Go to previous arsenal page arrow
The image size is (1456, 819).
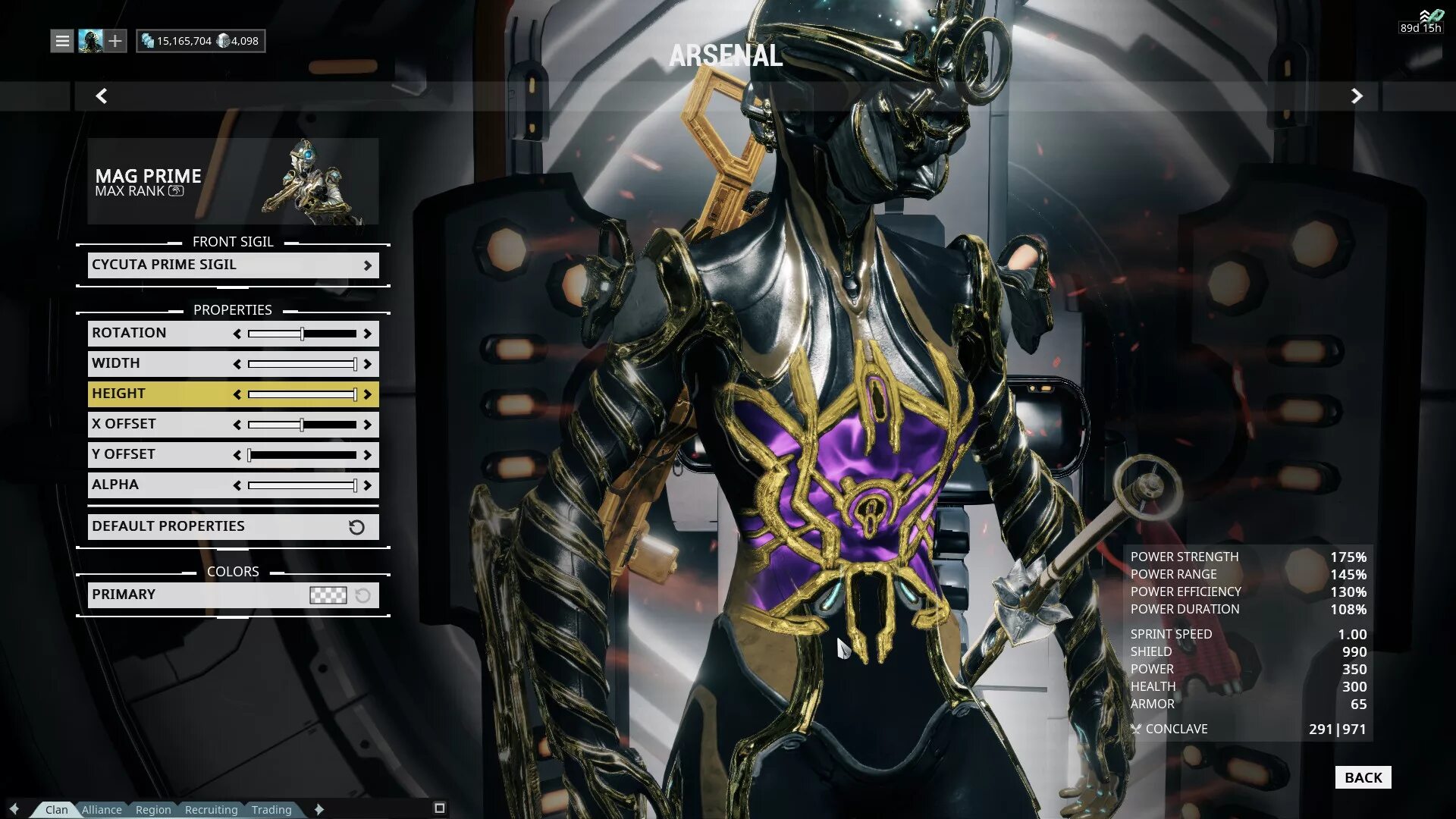coord(102,96)
